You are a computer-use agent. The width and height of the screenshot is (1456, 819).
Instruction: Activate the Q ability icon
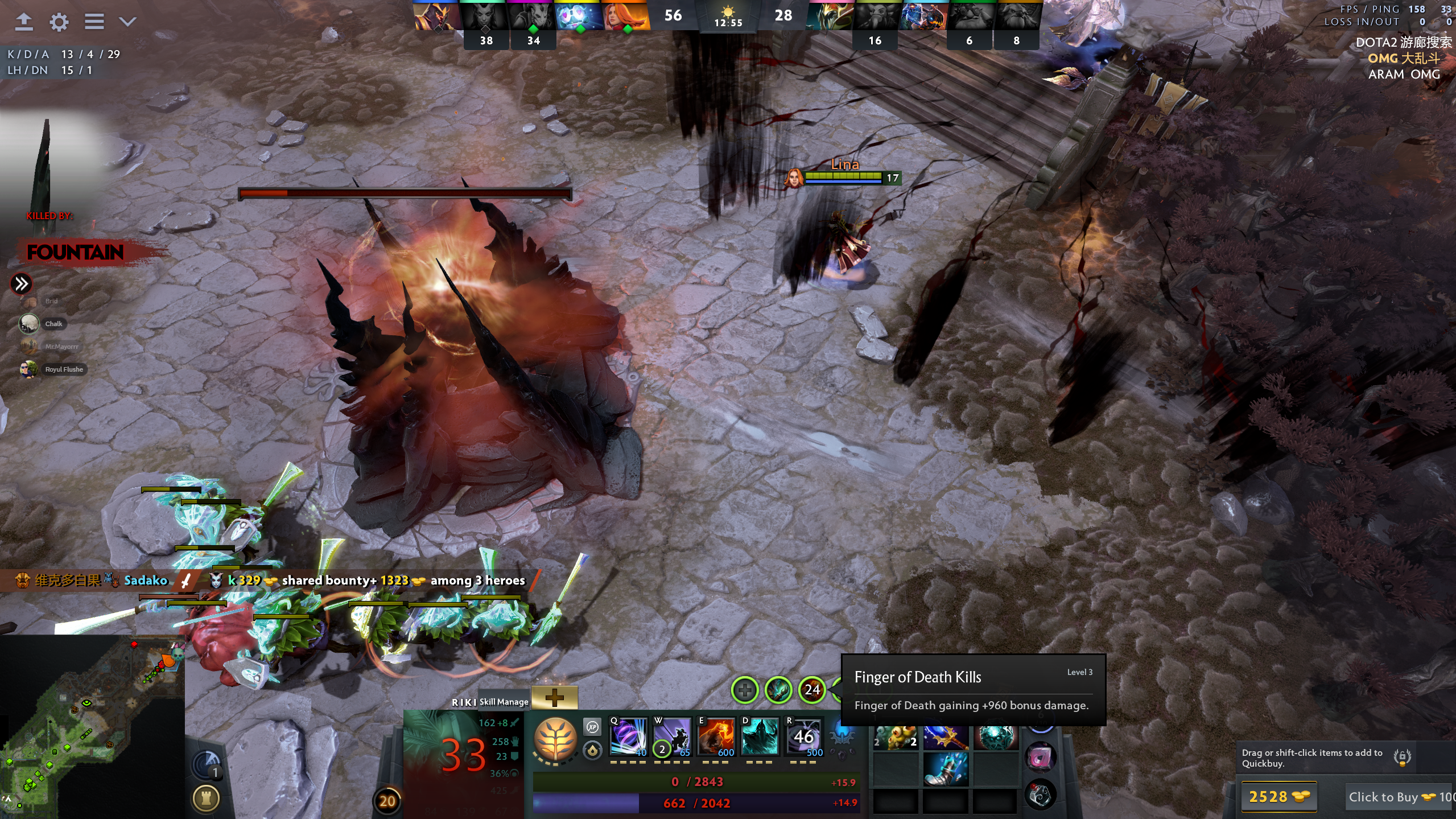(x=628, y=737)
